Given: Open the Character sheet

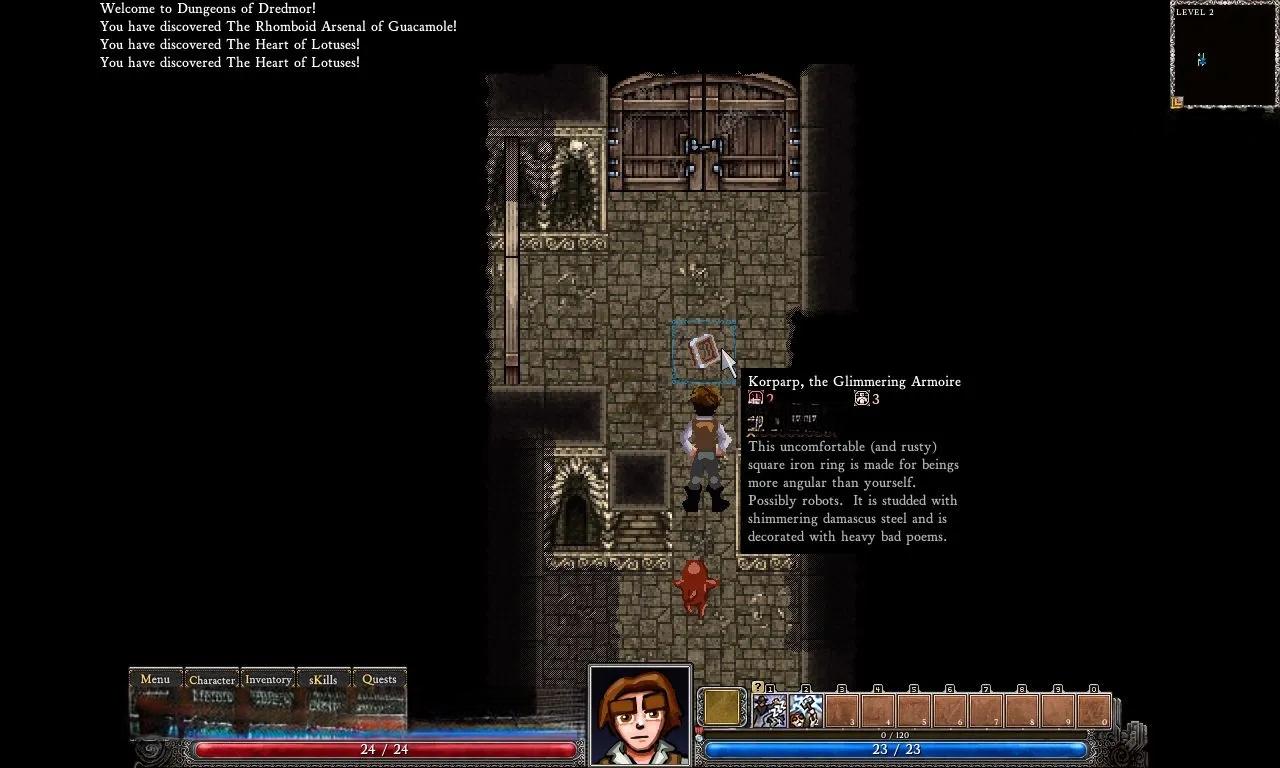Looking at the screenshot, I should (x=212, y=680).
